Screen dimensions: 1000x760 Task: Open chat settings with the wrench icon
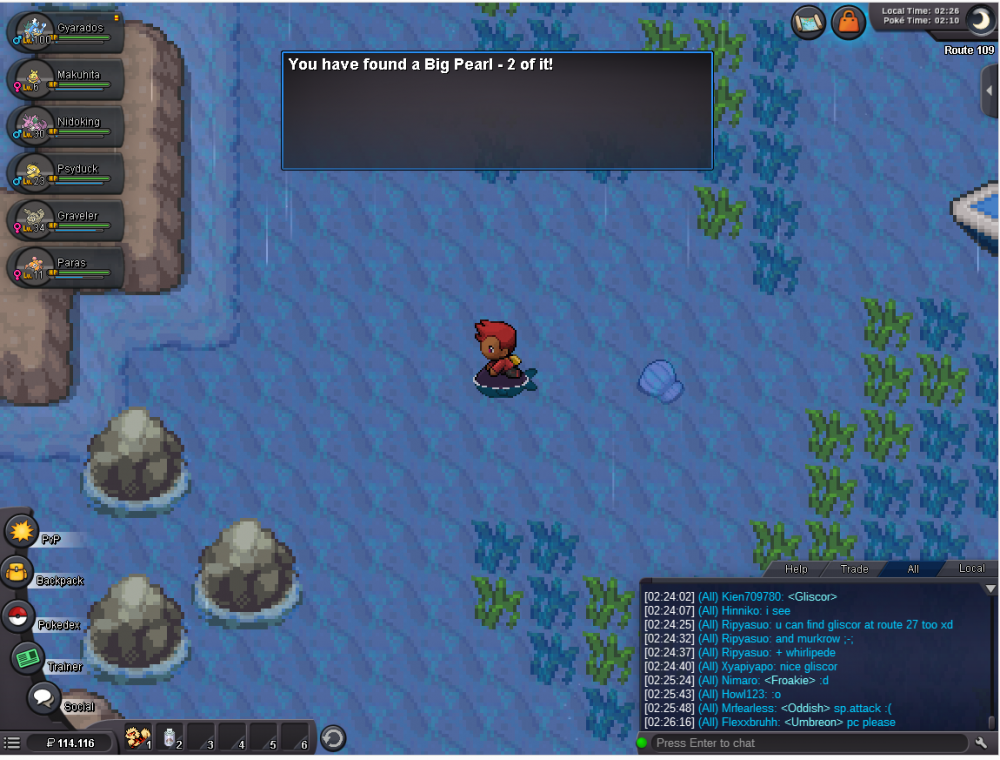tap(982, 743)
